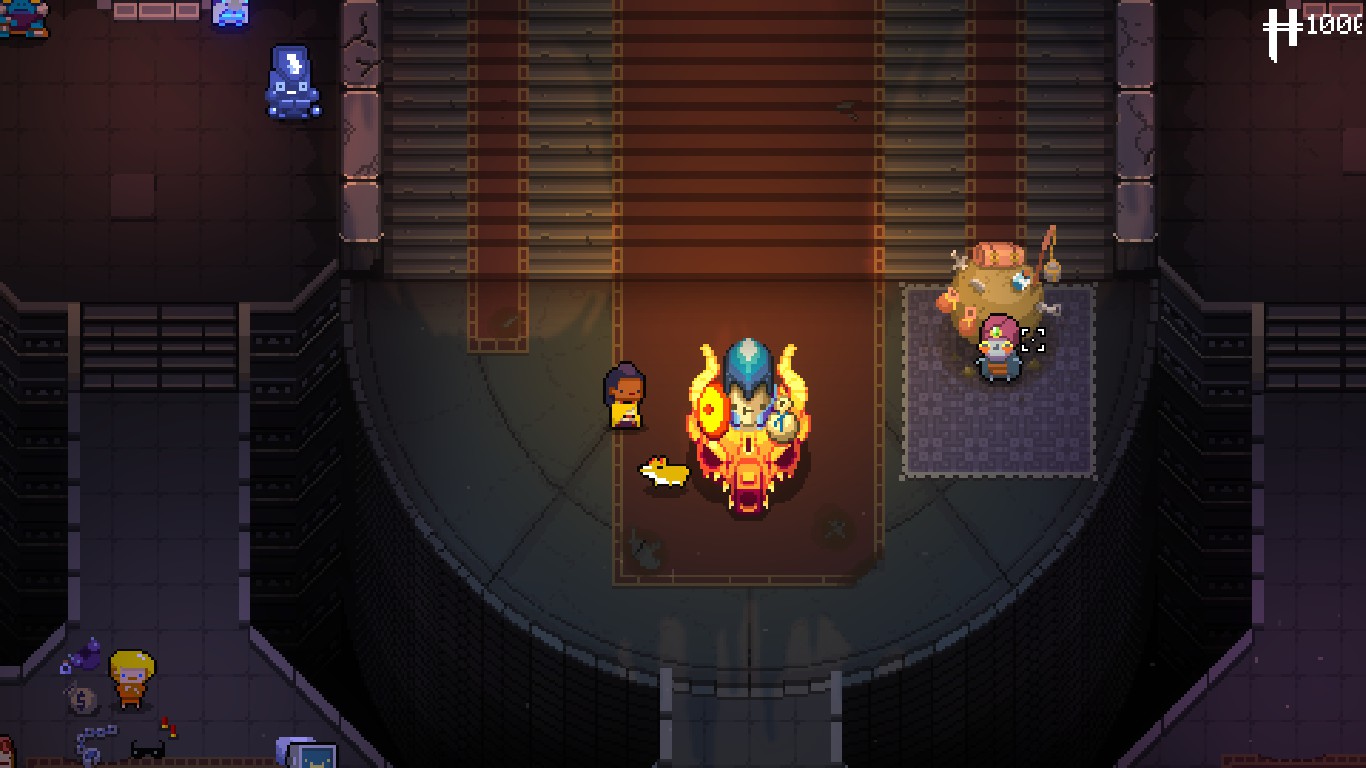Select the black cat sprite near the counter
Screen dimensions: 1366x768
coord(146,751)
